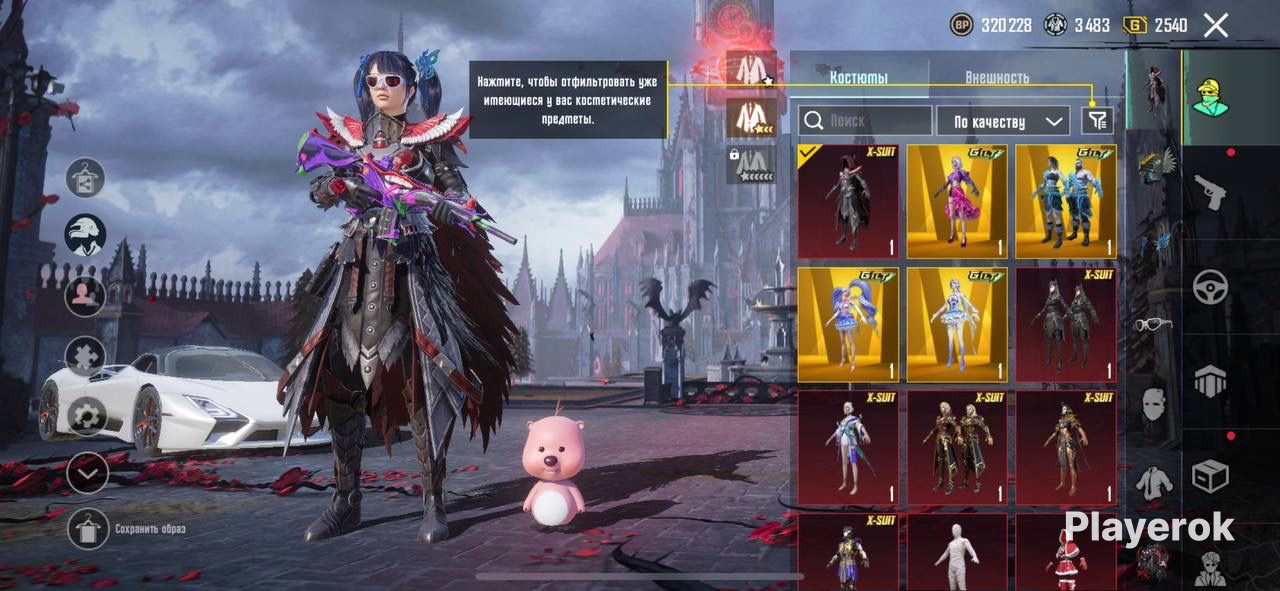Pick the blue duo Gilt outfit

point(1066,201)
